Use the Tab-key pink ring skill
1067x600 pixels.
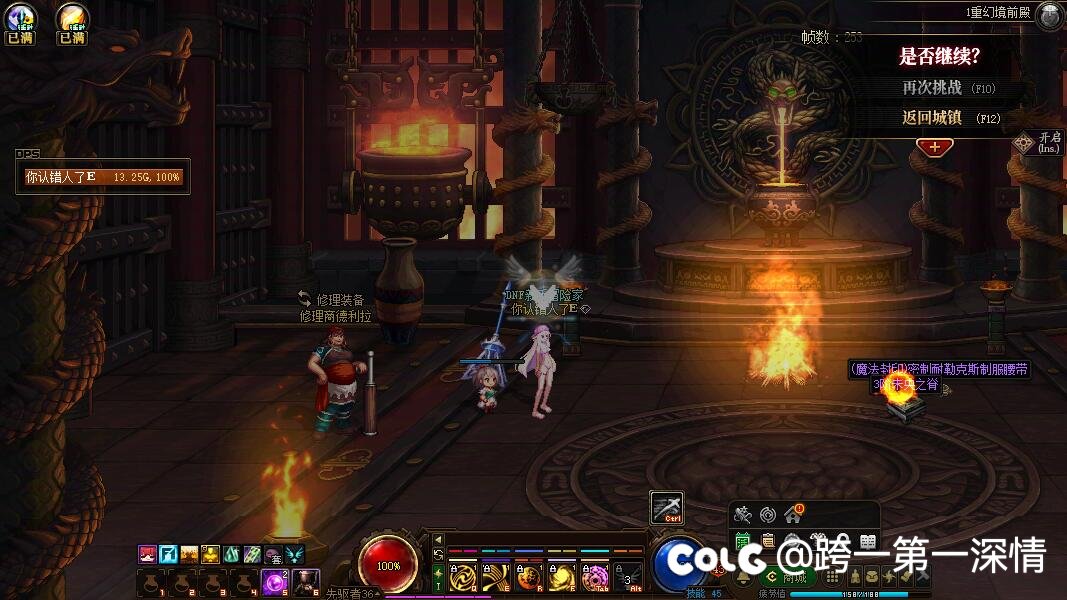[x=595, y=577]
